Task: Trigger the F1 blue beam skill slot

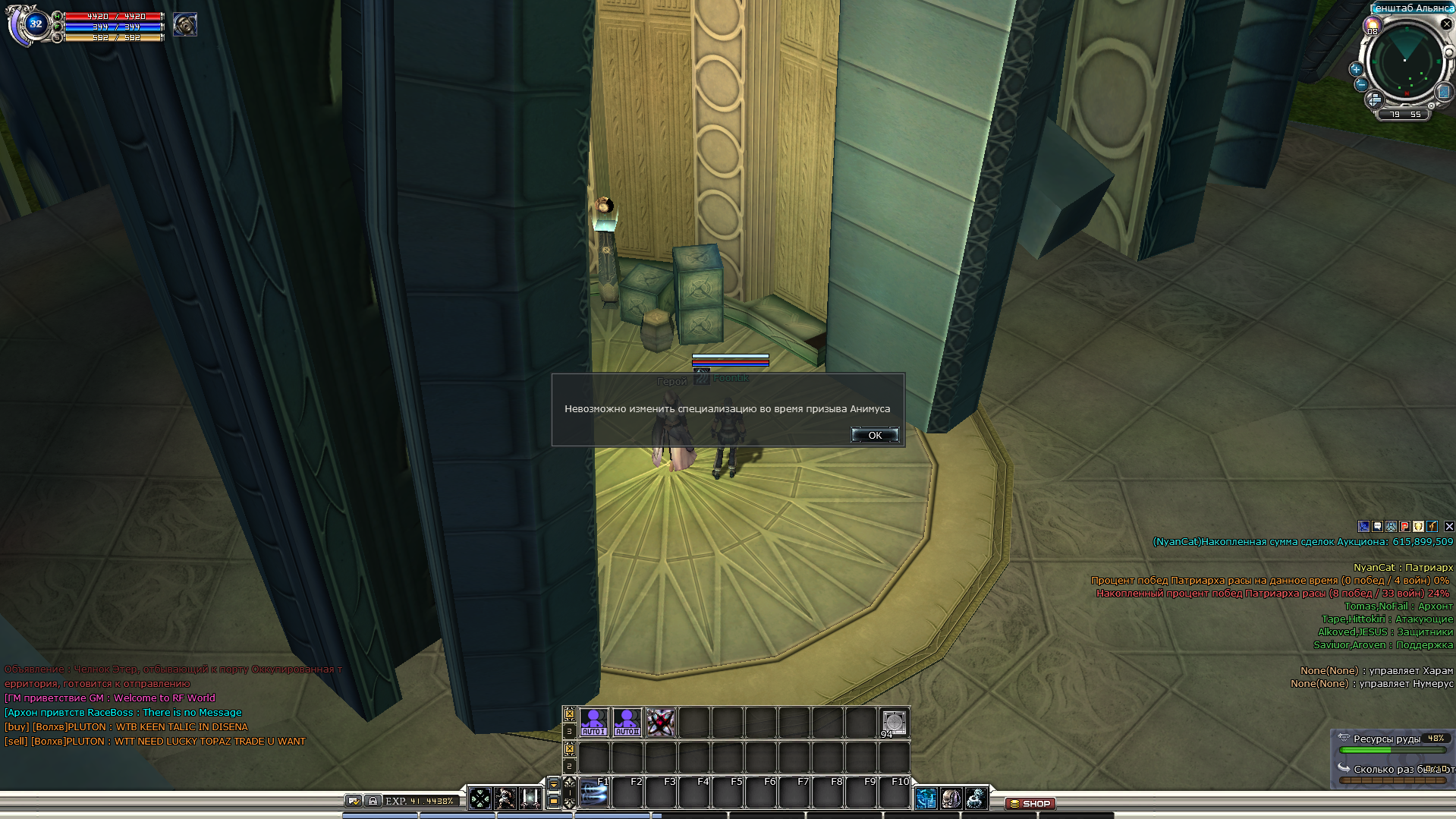Action: click(594, 794)
